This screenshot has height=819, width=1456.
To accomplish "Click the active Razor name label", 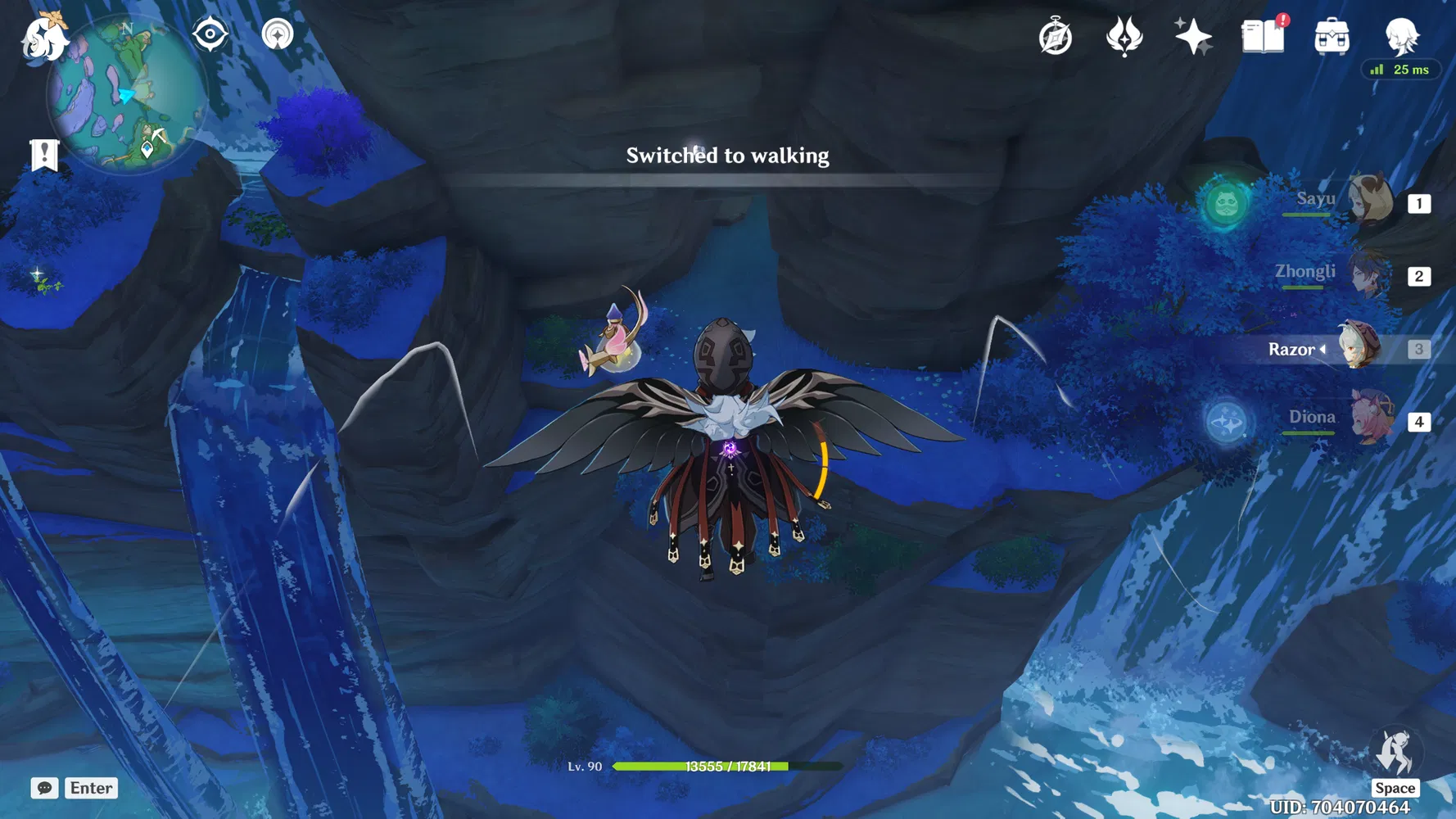I will point(1295,349).
